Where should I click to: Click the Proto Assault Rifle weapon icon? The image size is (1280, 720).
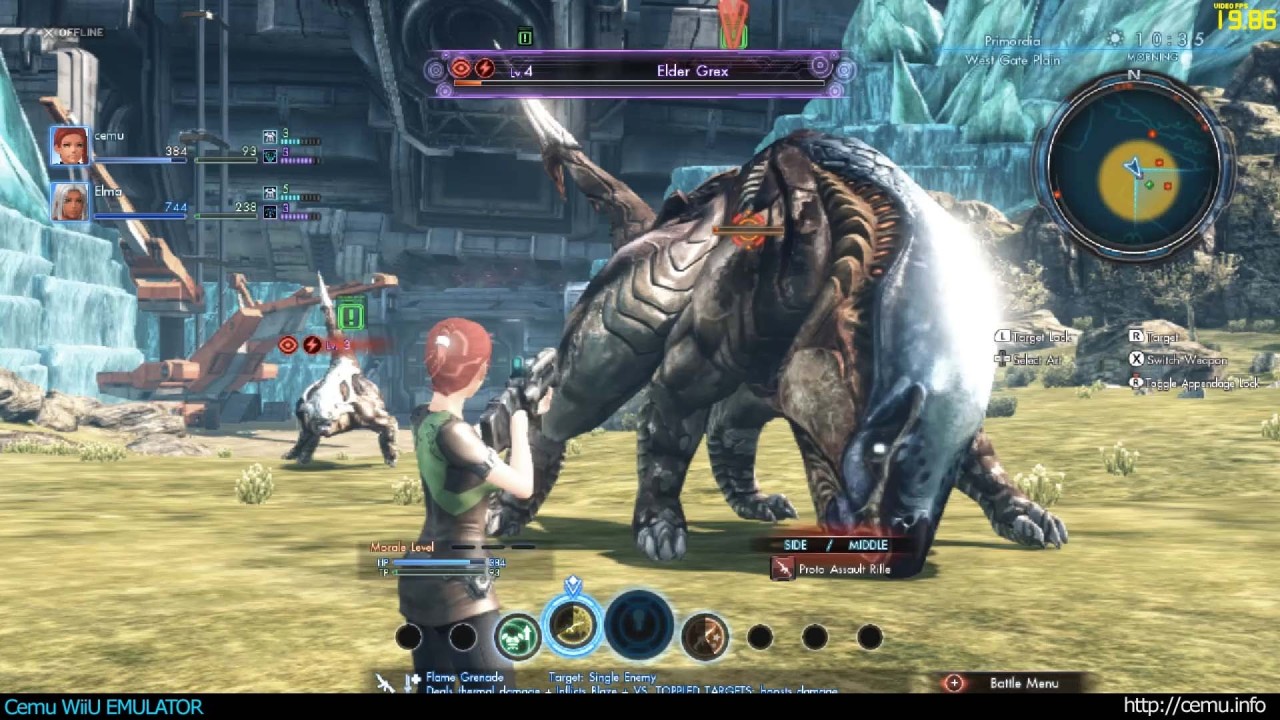[x=783, y=569]
